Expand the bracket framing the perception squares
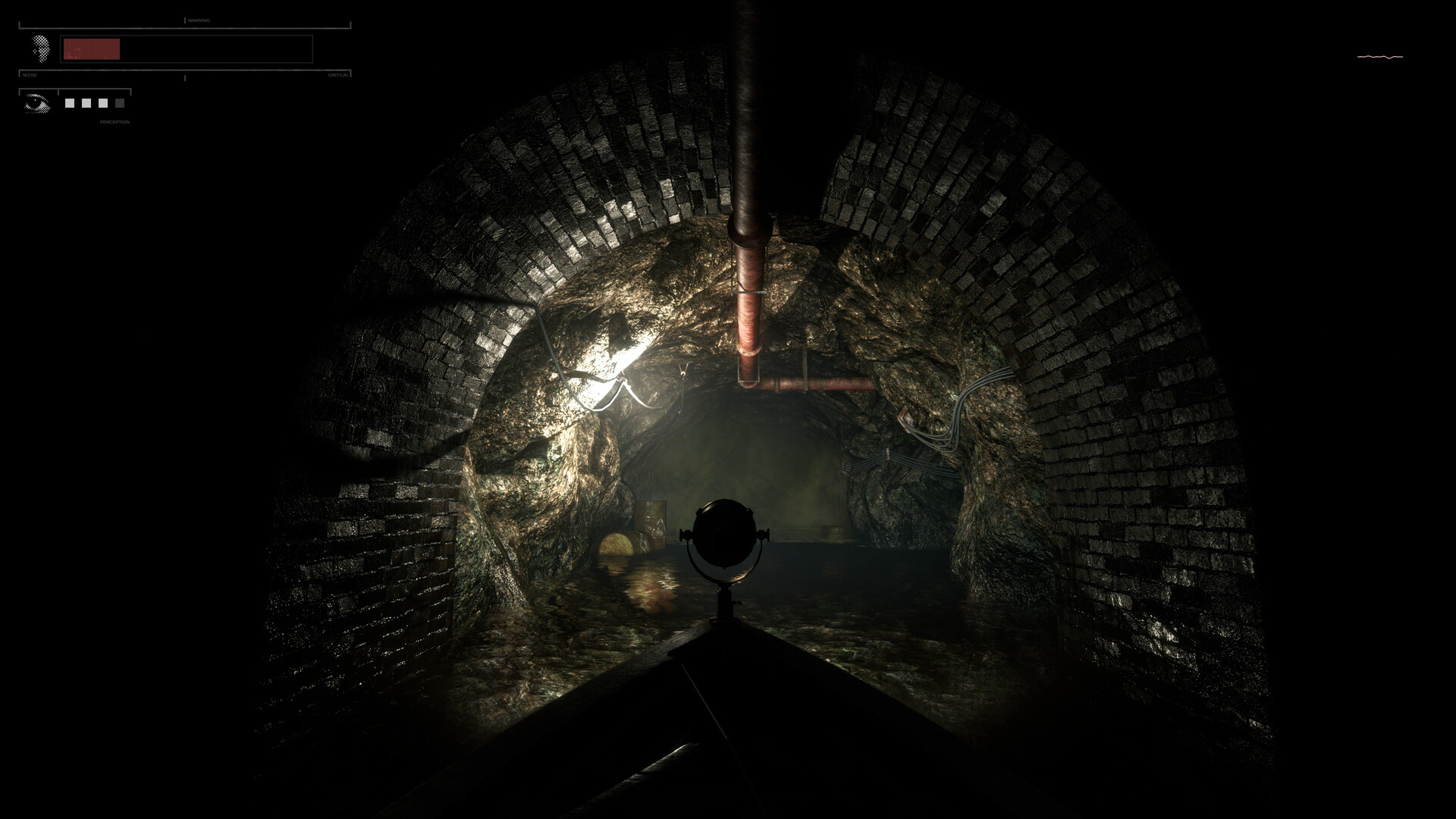 click(95, 89)
